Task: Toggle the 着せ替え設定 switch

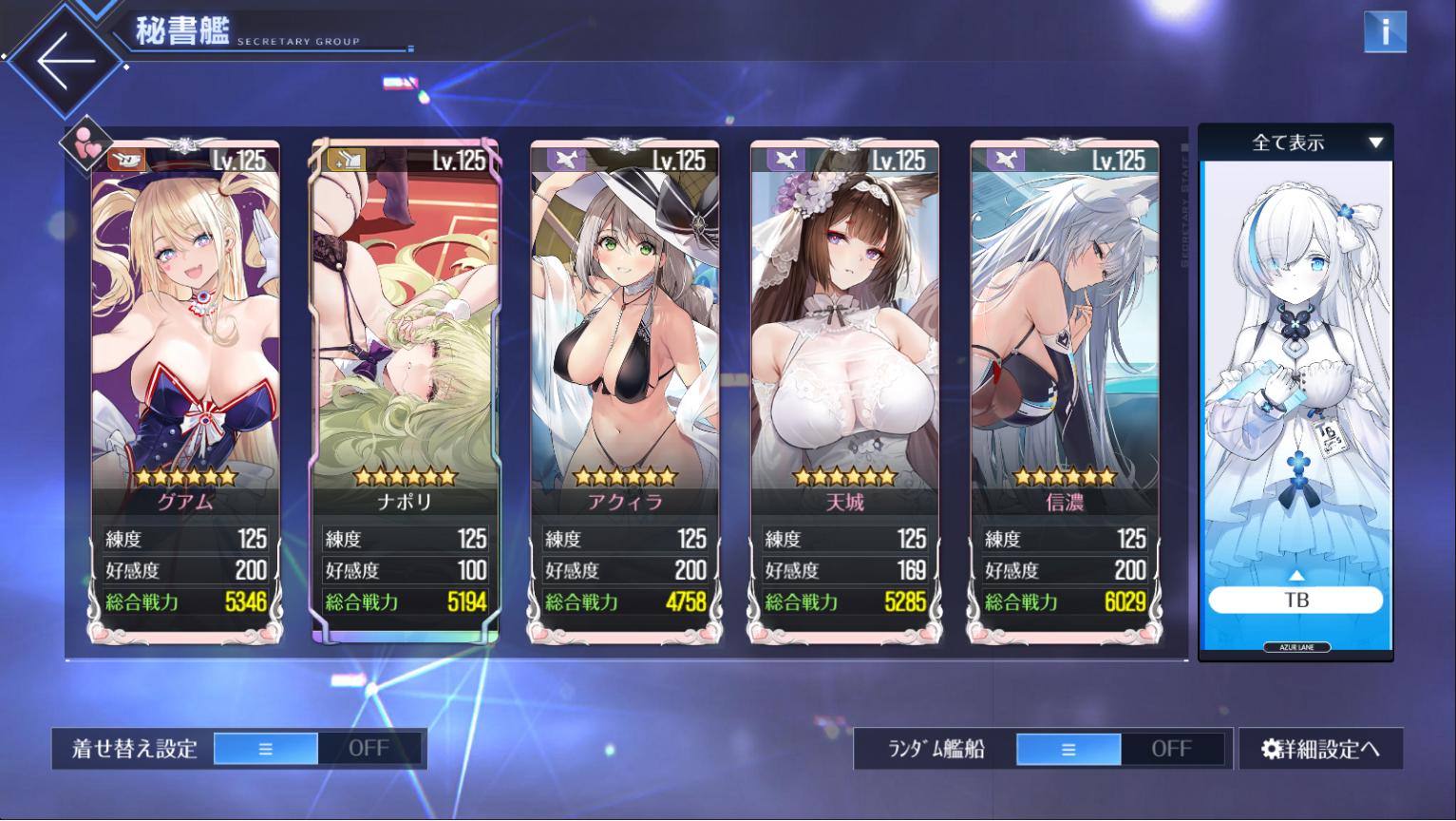Action: click(x=317, y=749)
